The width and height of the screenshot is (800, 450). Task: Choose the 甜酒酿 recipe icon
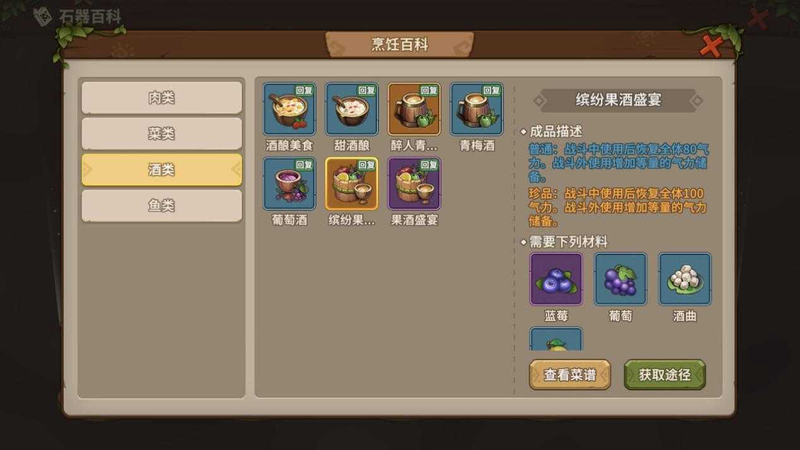[x=352, y=109]
